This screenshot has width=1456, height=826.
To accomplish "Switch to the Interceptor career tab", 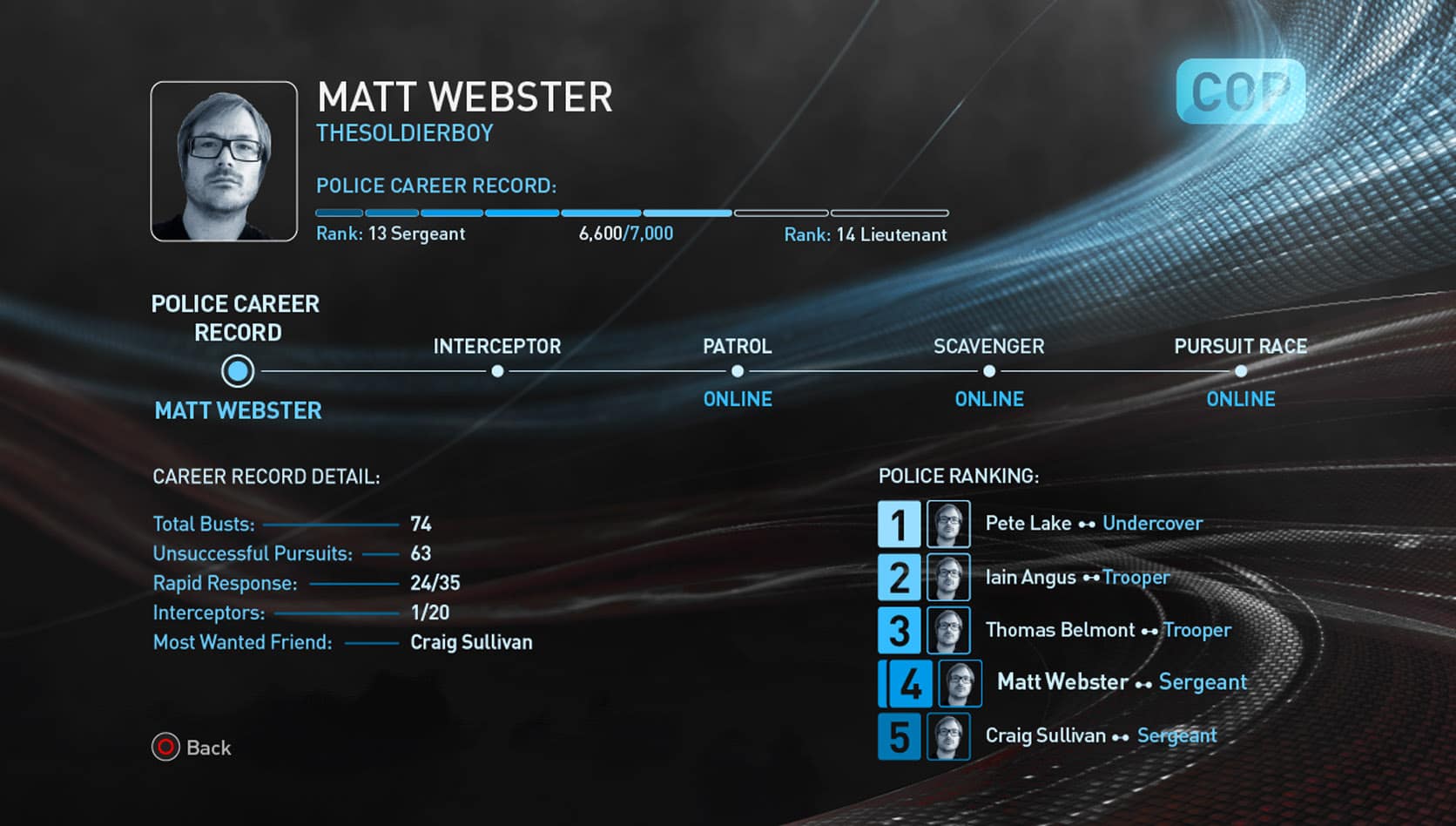I will tap(497, 370).
